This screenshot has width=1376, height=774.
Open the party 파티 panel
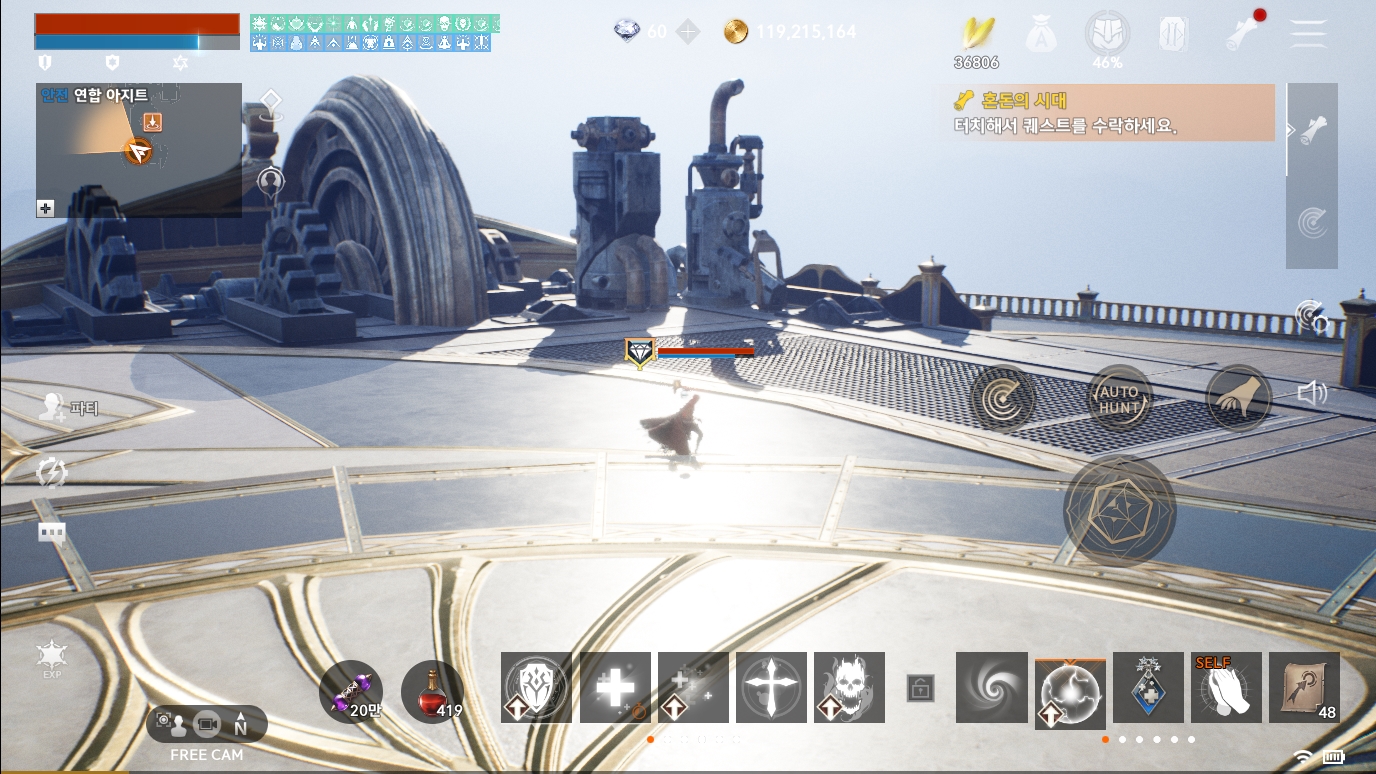point(70,407)
